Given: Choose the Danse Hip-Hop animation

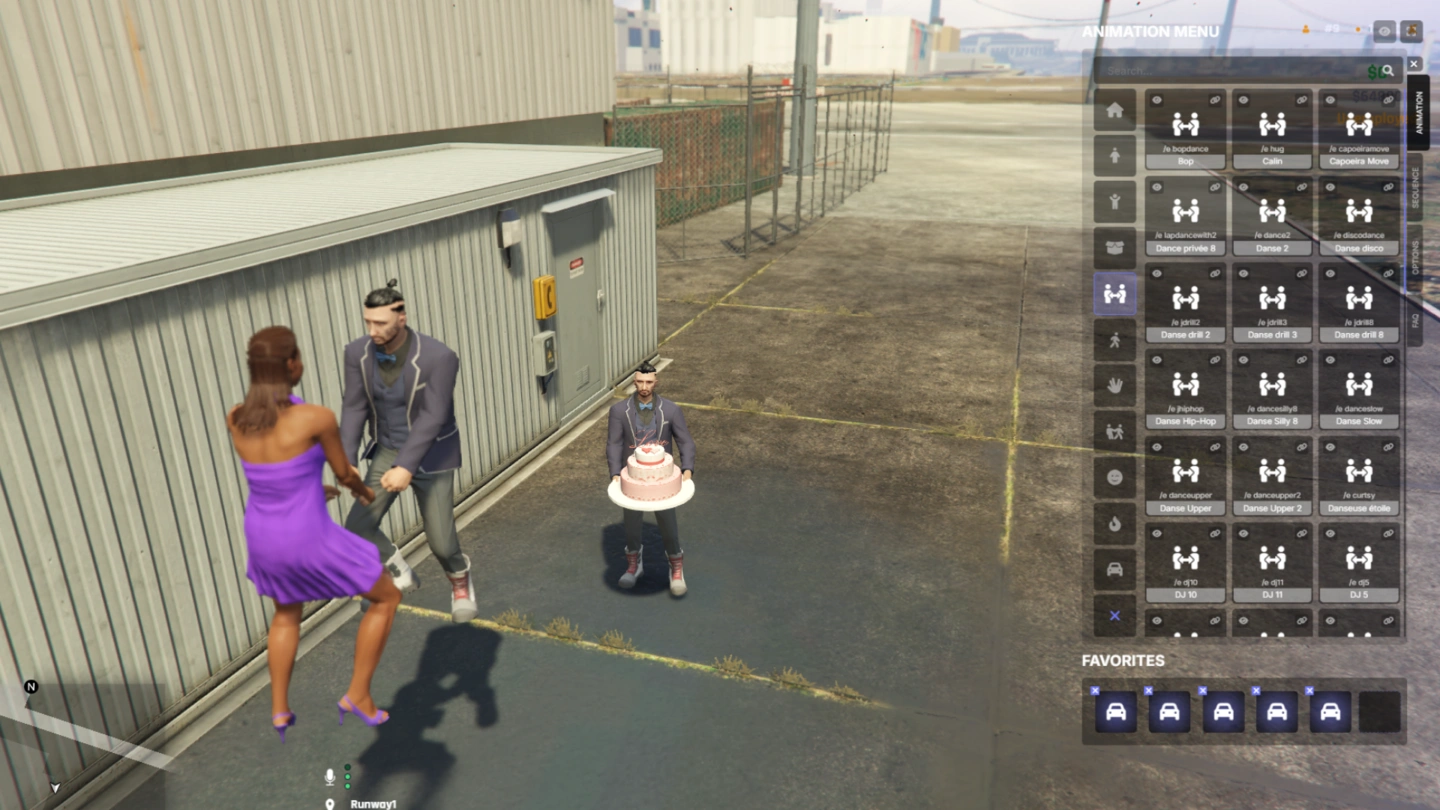Looking at the screenshot, I should [1185, 390].
